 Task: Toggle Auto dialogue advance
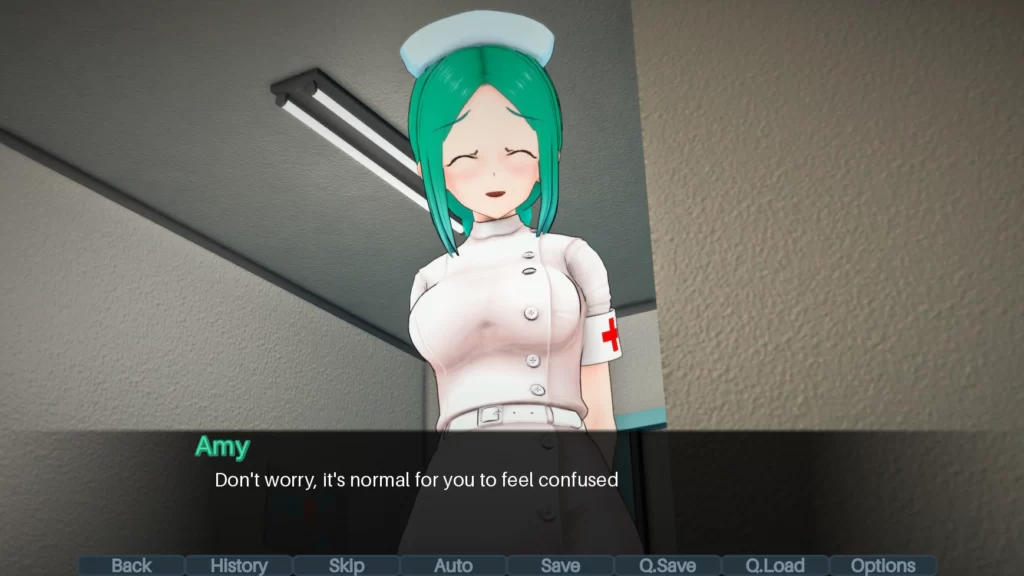tap(453, 566)
